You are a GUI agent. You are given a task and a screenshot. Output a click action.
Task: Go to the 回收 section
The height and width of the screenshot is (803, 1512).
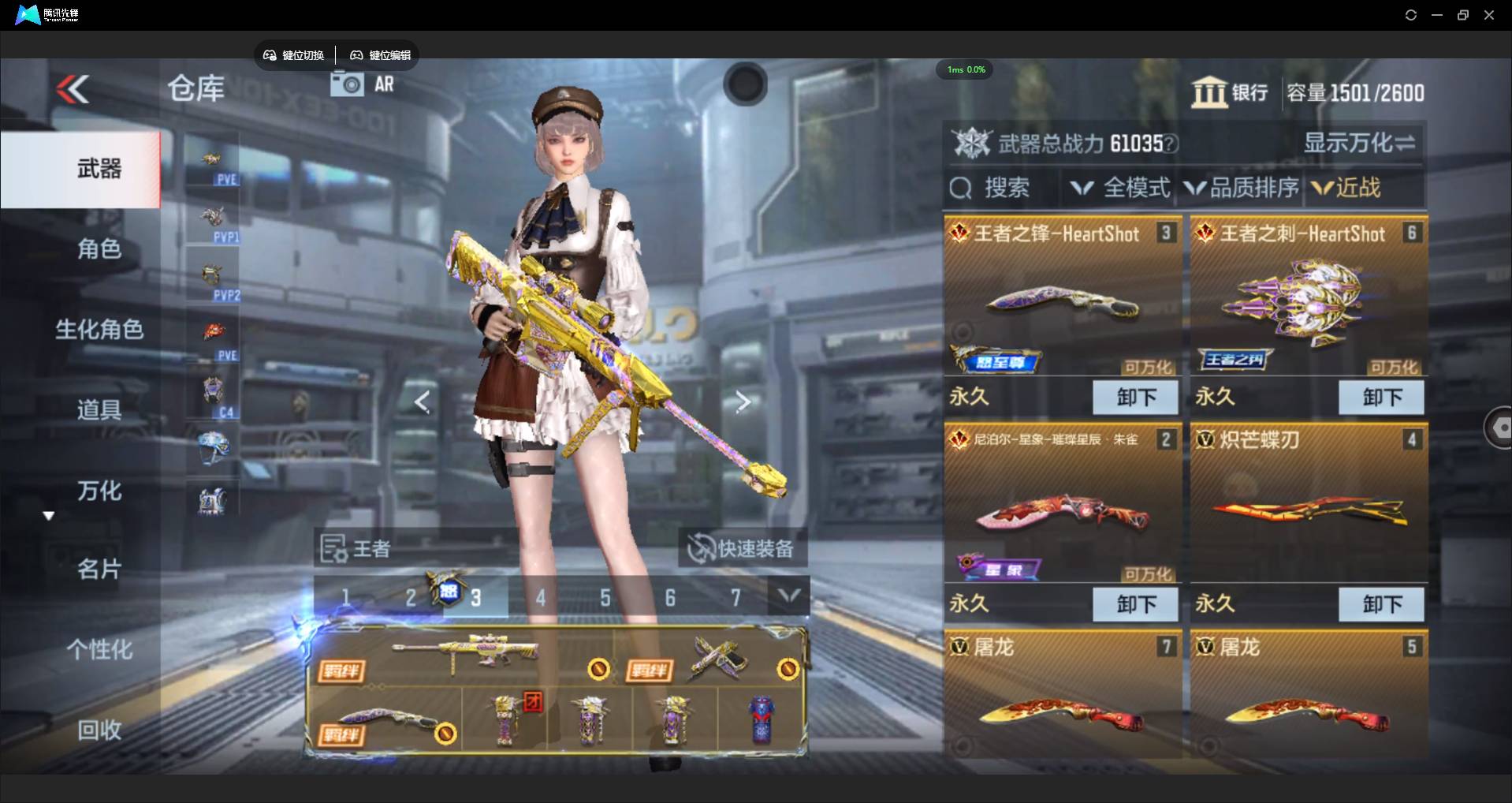click(99, 730)
